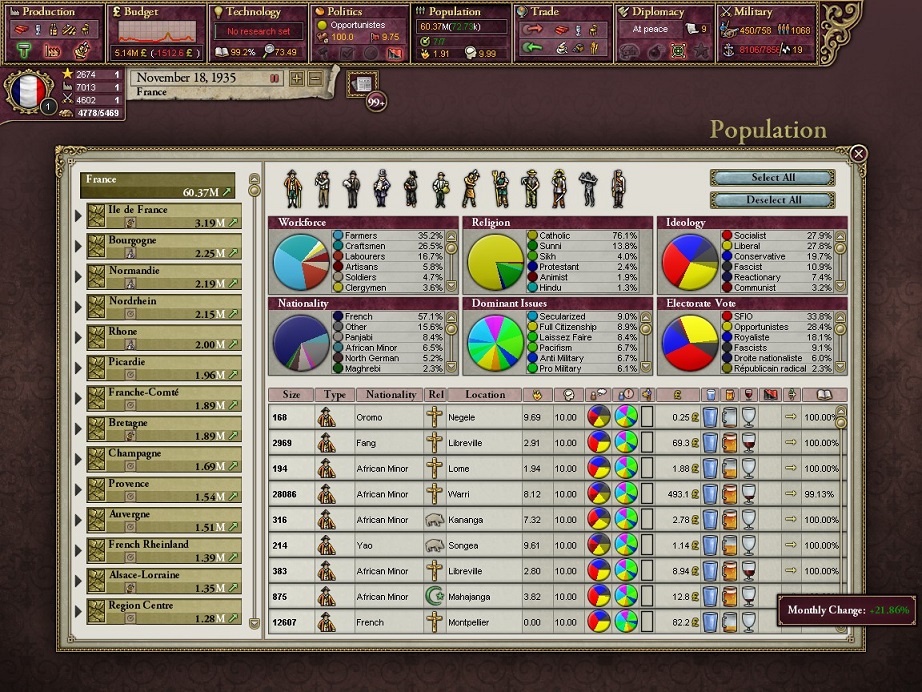Click the Select All button
Viewport: 922px width, 692px height.
point(772,178)
